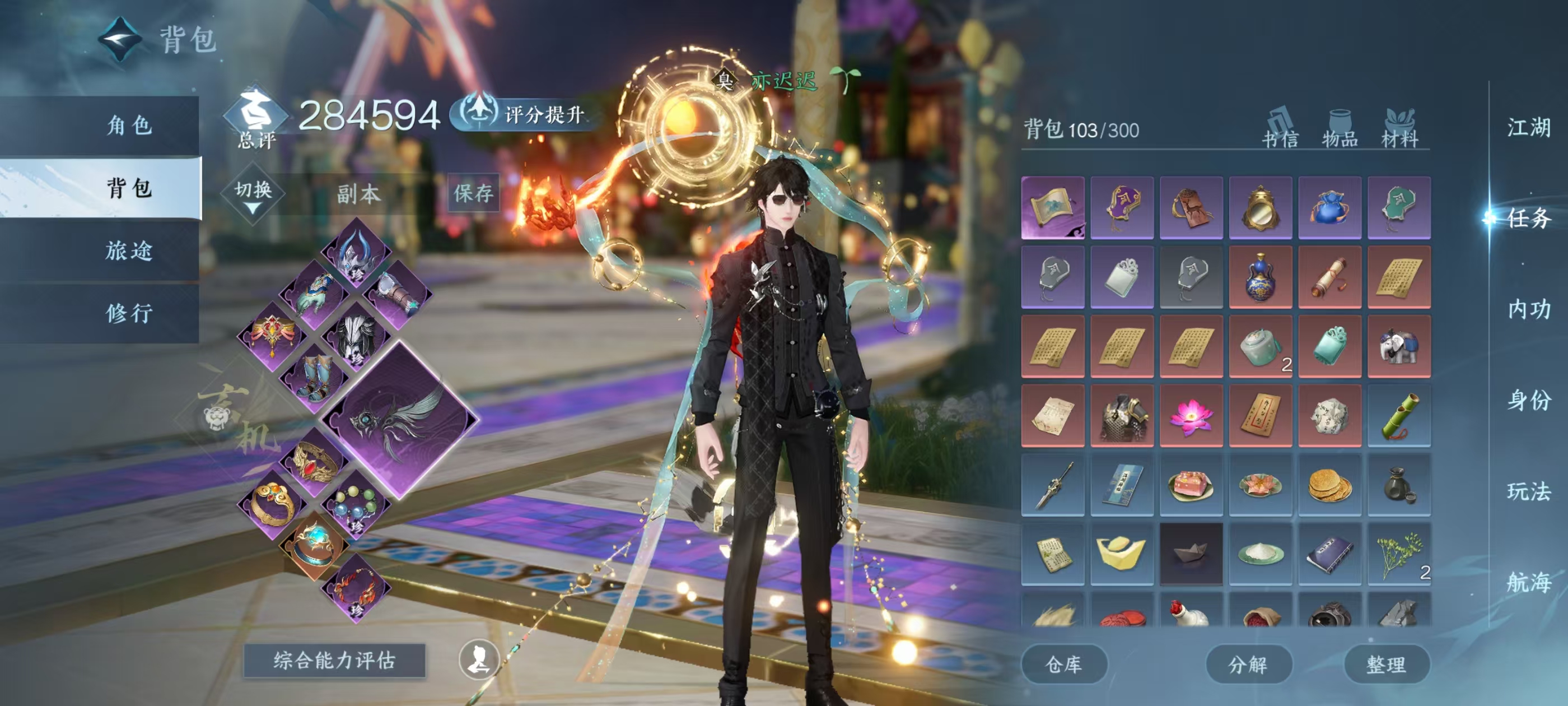Tap the 分解 dismantle button
This screenshot has height=706, width=1568.
click(1248, 664)
